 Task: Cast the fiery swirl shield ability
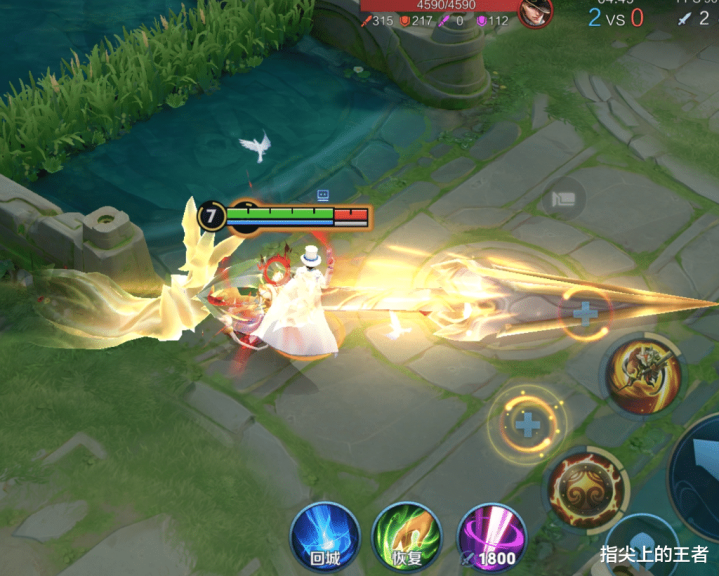coord(583,490)
